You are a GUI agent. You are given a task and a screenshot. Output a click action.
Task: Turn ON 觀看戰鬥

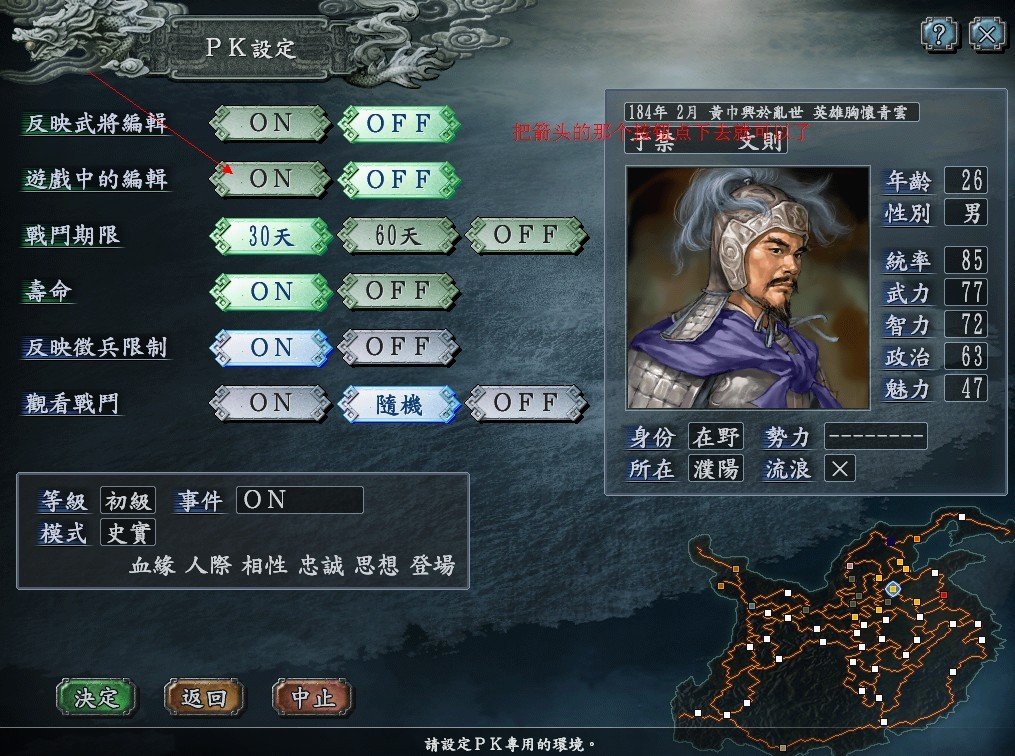coord(270,404)
